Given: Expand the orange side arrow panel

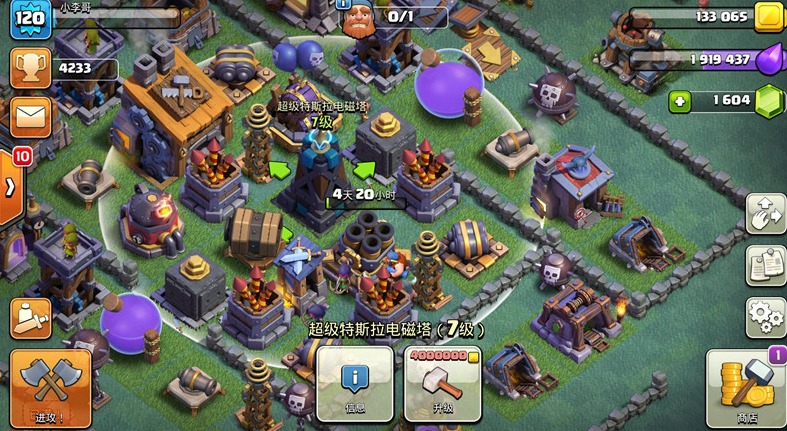Looking at the screenshot, I should coord(11,189).
